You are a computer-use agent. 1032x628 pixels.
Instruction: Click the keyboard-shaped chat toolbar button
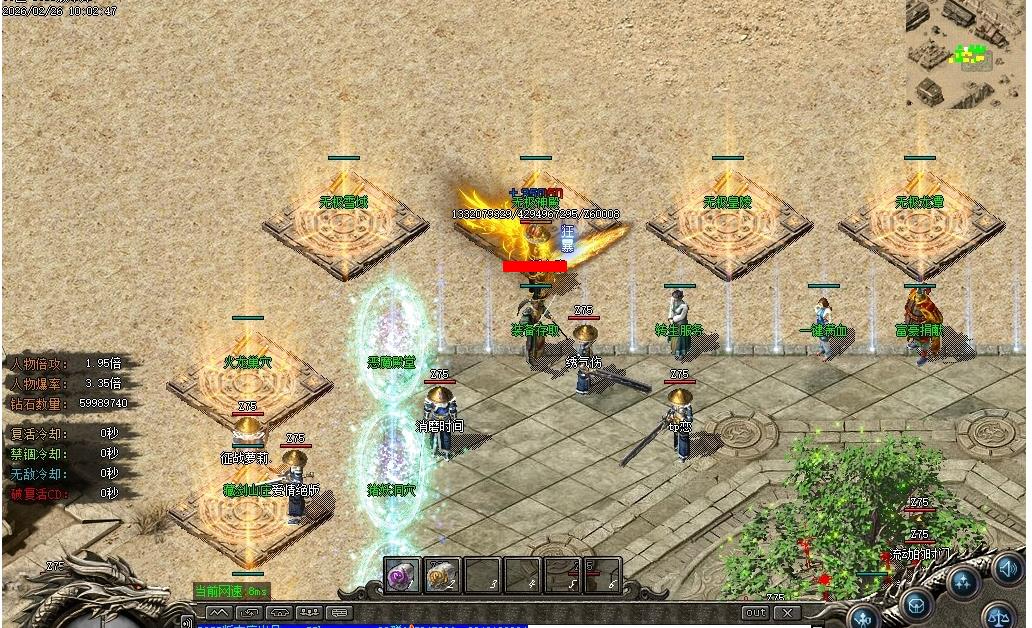click(340, 612)
